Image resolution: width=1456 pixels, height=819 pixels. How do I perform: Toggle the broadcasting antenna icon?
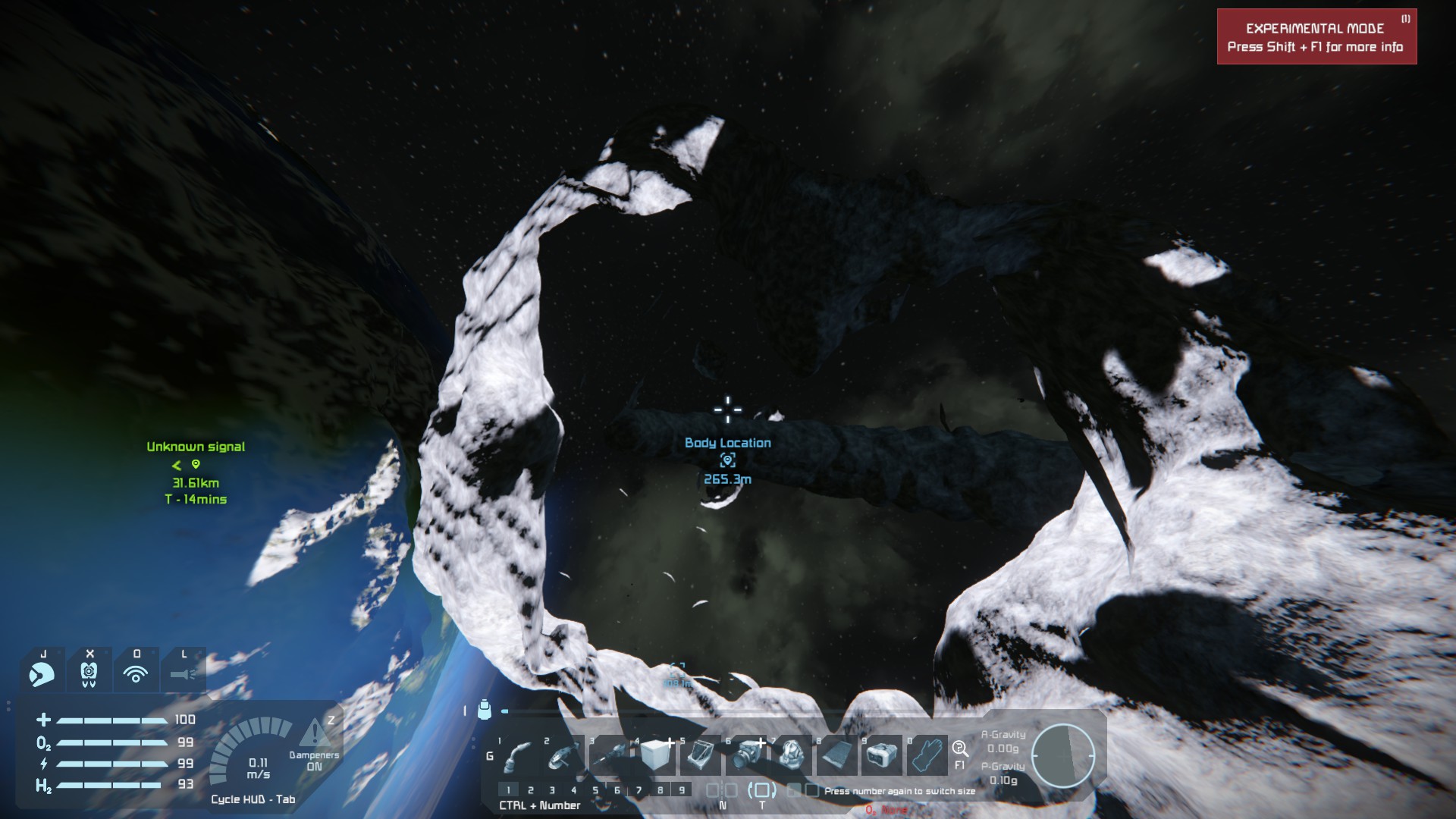pos(136,672)
